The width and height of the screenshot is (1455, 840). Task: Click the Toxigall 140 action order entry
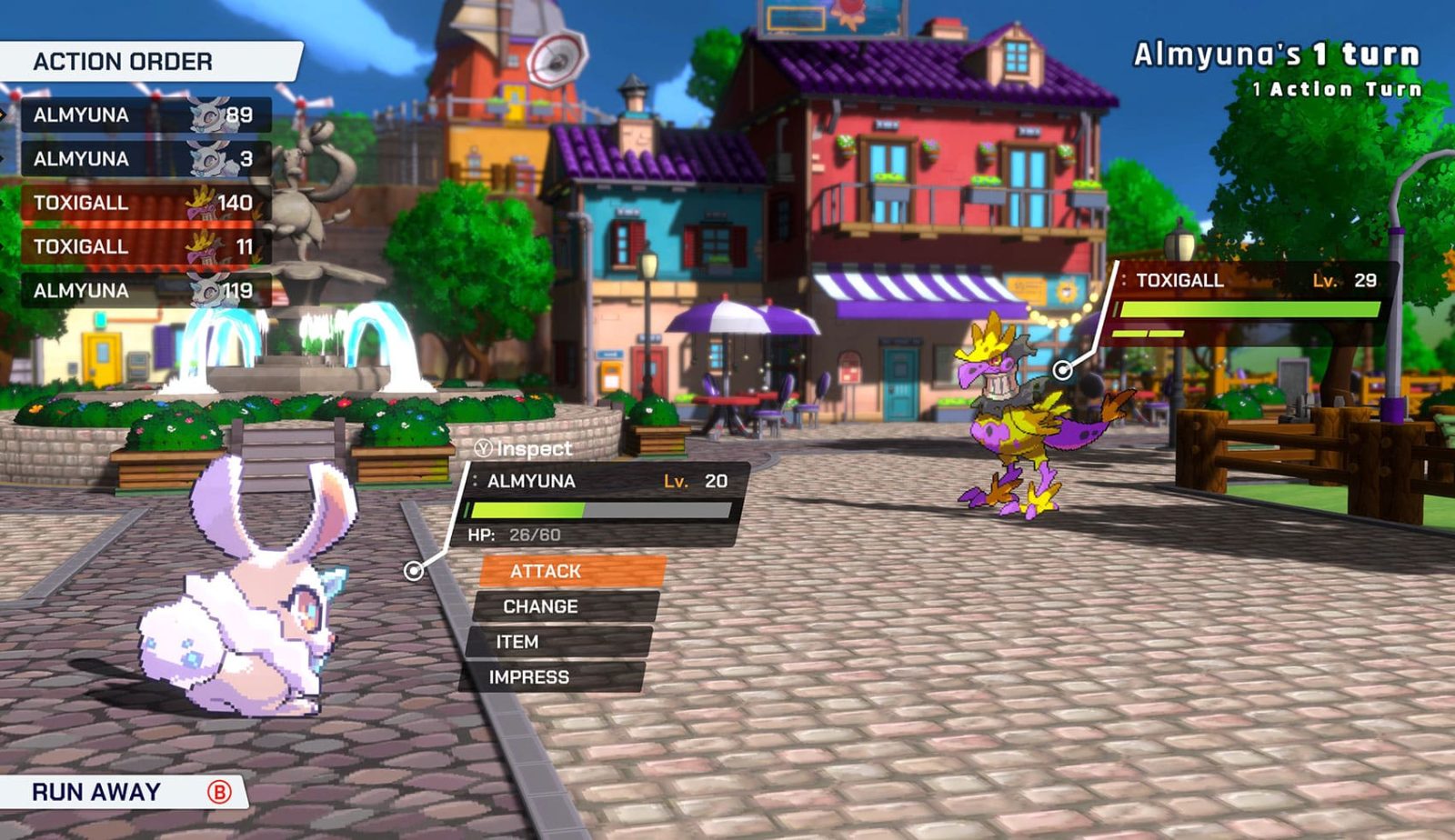coord(145,203)
